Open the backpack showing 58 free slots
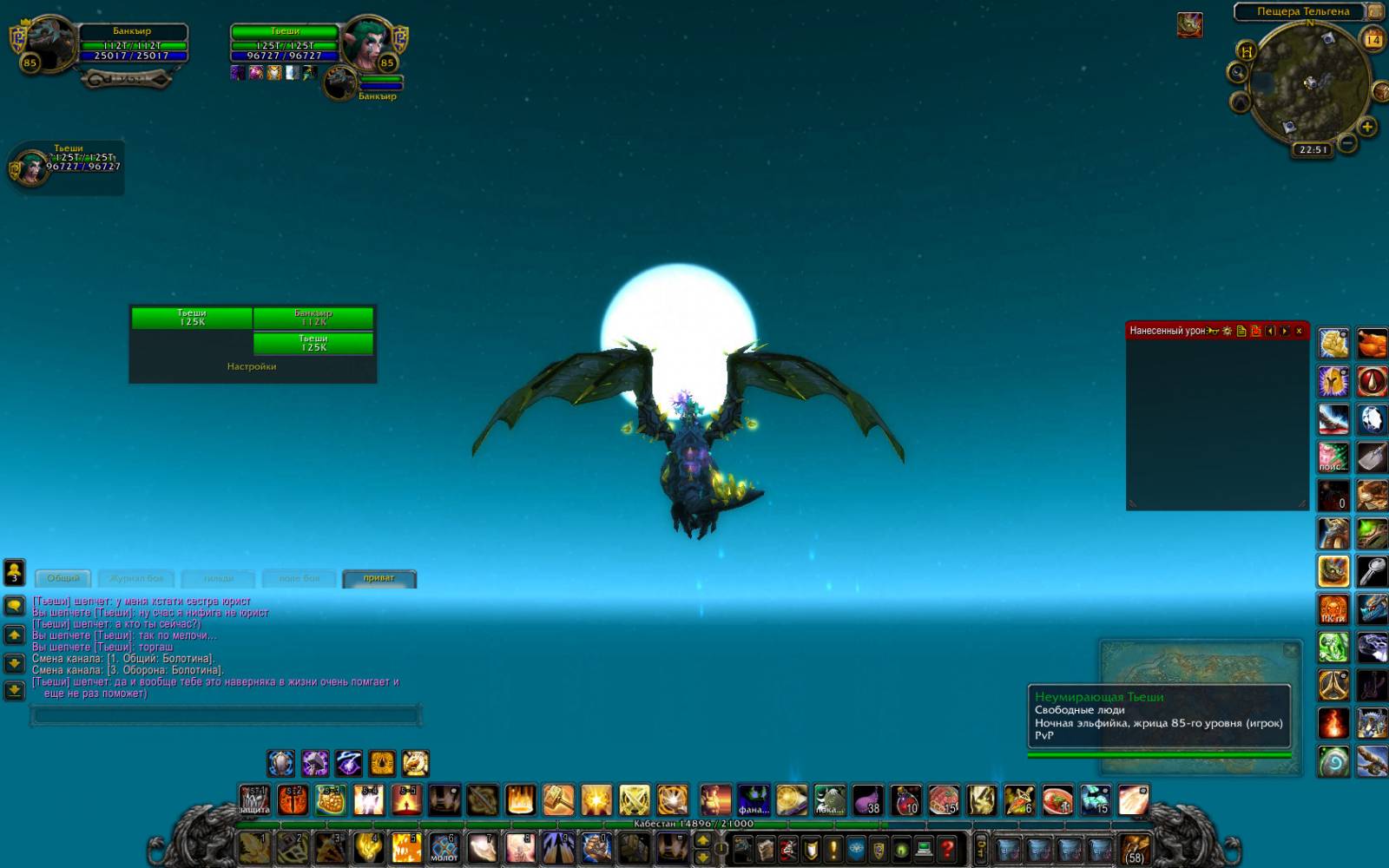The height and width of the screenshot is (868, 1389). click(1135, 848)
